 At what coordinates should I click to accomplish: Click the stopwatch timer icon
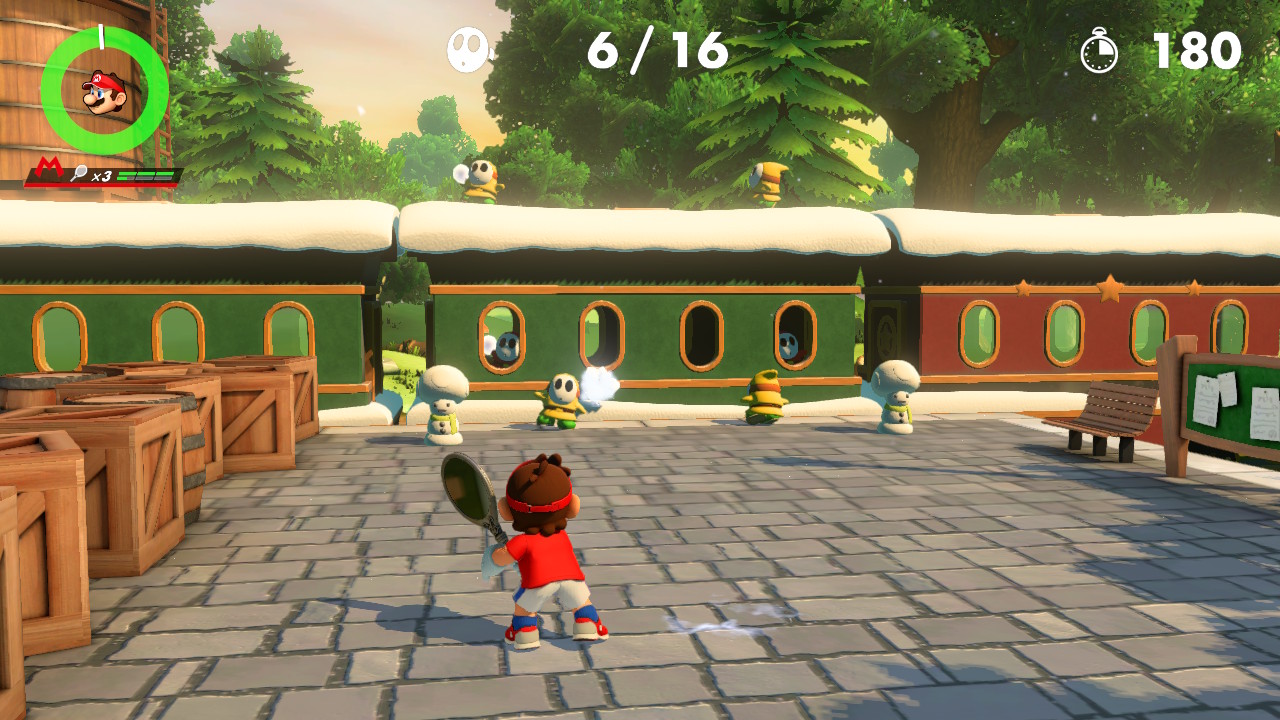point(1099,51)
